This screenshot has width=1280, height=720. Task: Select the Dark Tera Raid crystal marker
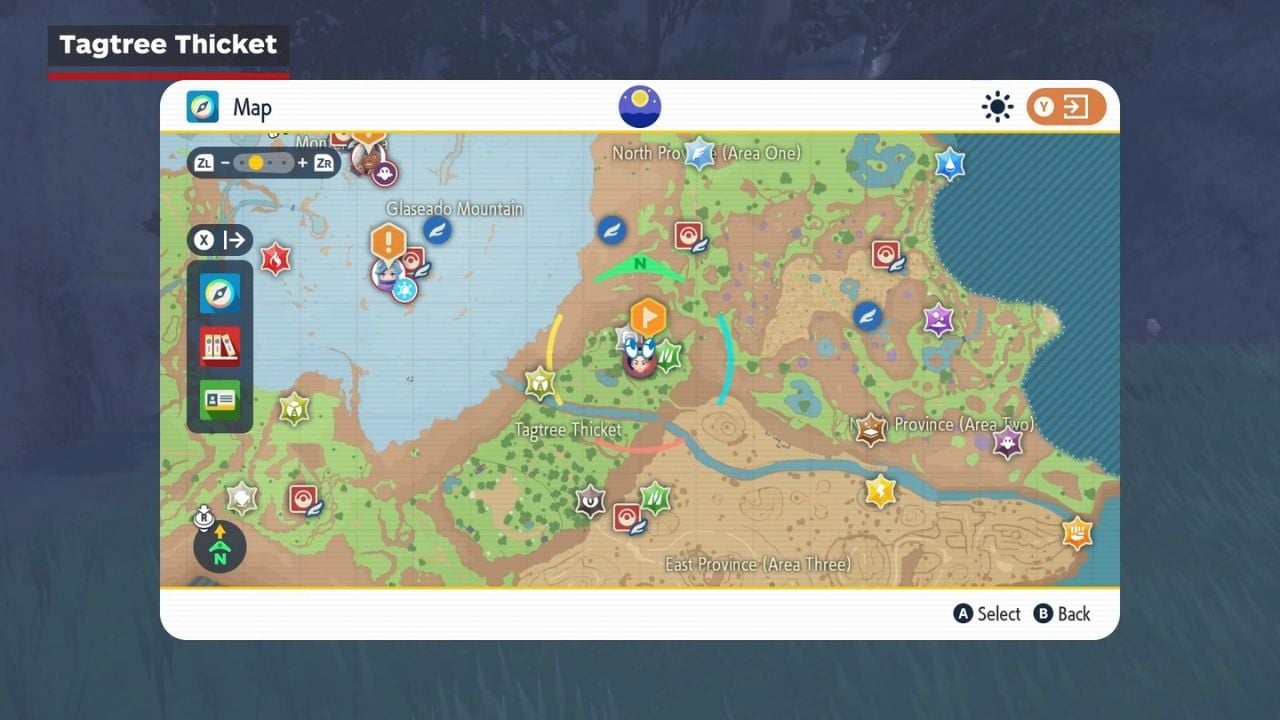[x=590, y=501]
